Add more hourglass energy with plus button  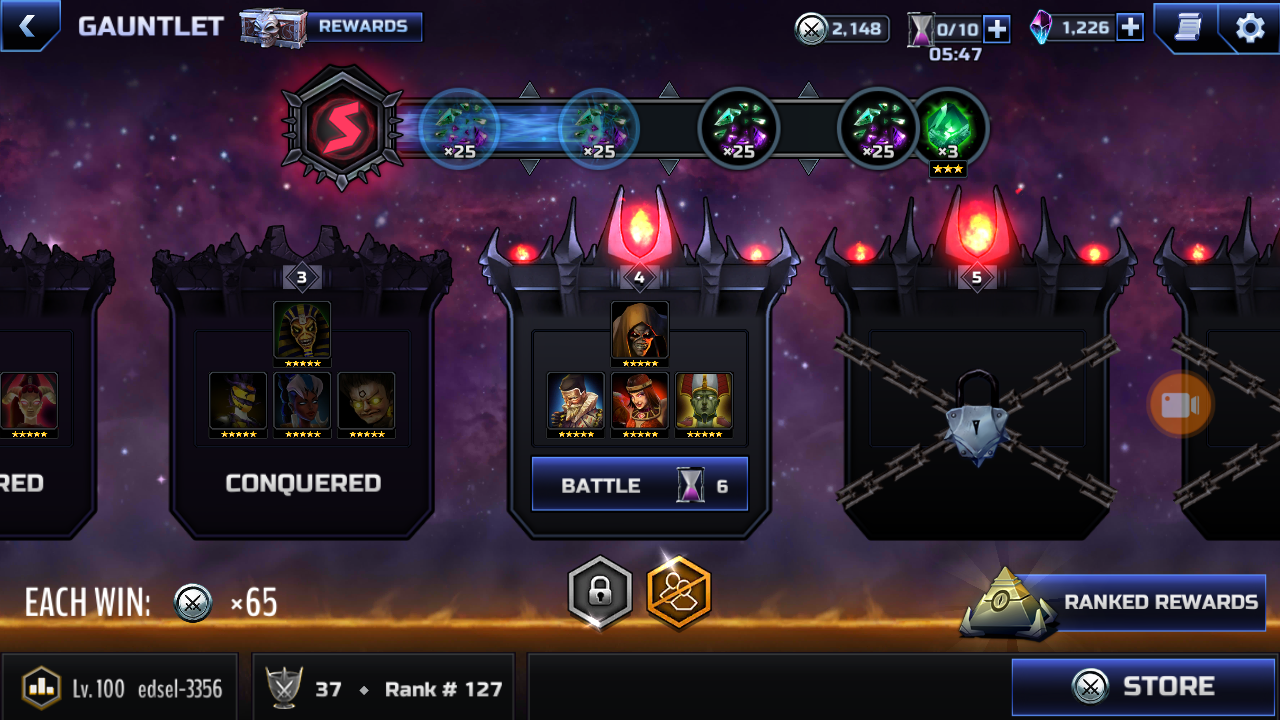tap(997, 29)
